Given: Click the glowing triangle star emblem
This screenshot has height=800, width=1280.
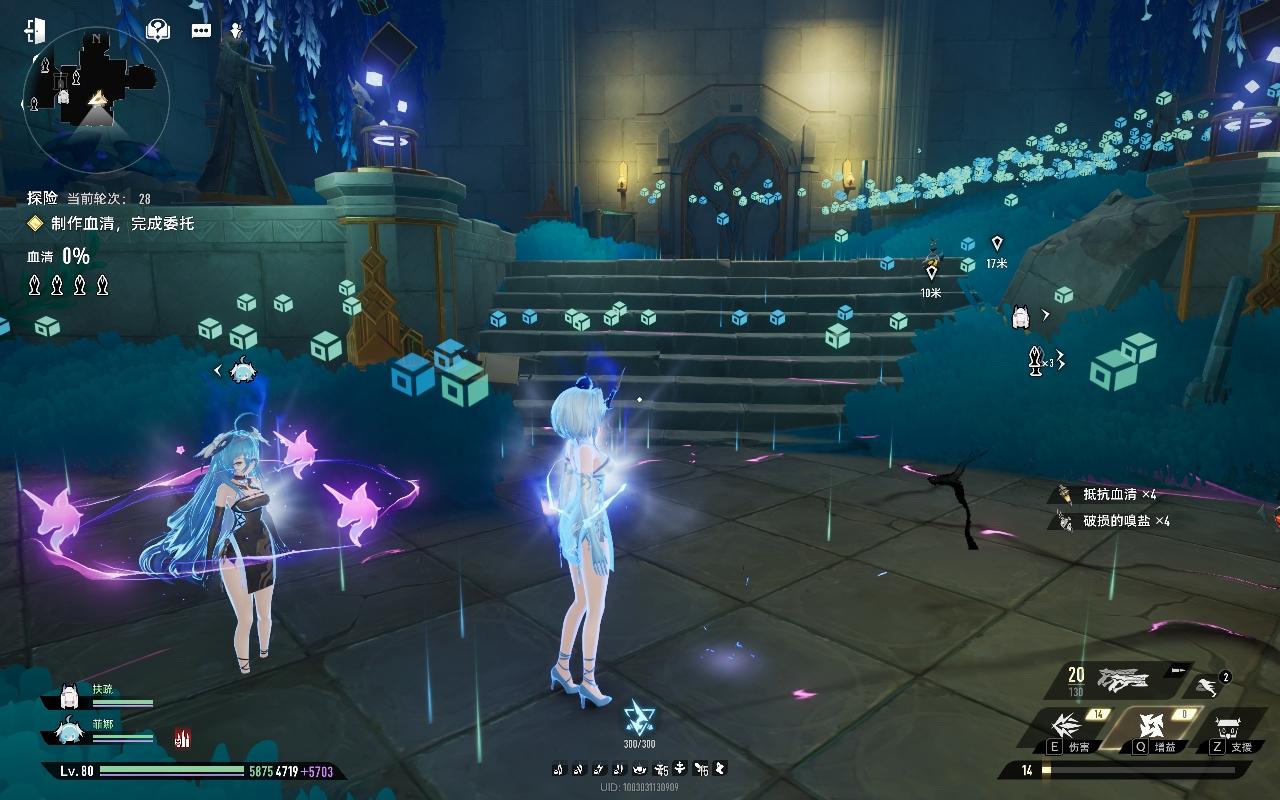Looking at the screenshot, I should [638, 718].
